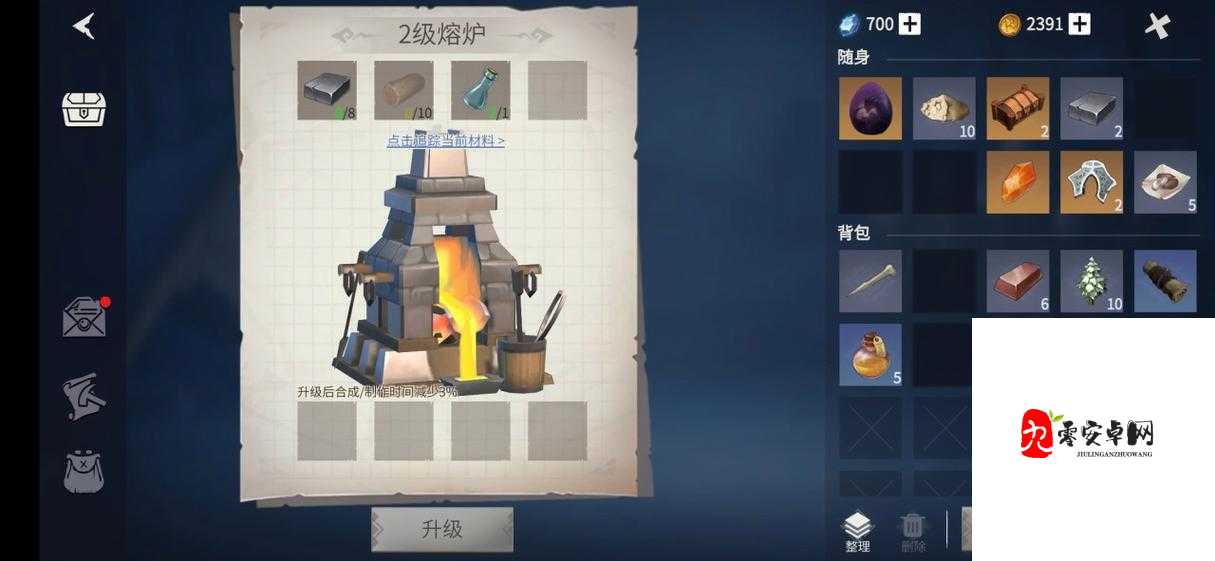Select the snowy pine tree item
Image resolution: width=1215 pixels, height=561 pixels.
[x=1092, y=281]
